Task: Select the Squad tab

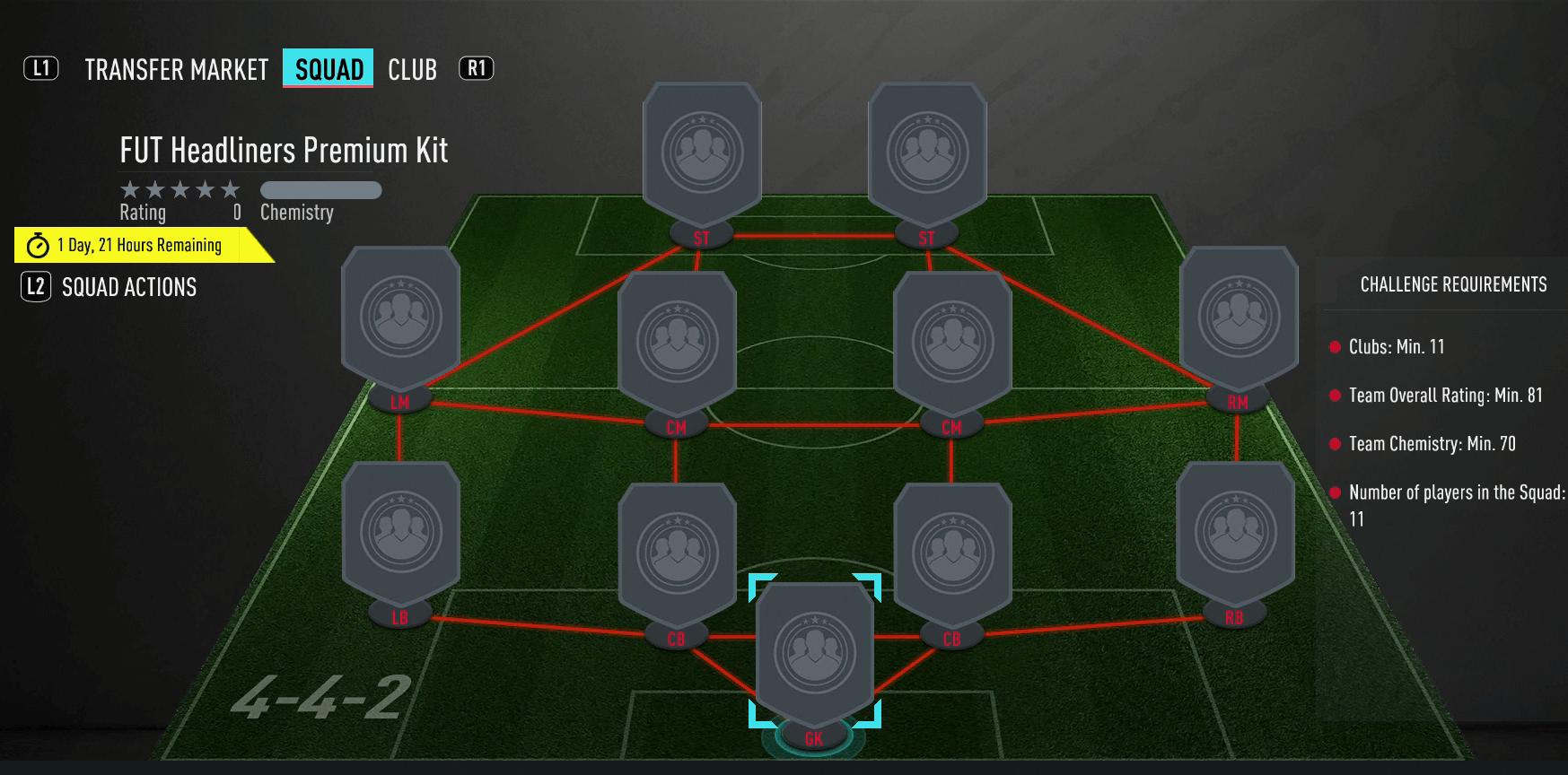Action: point(328,69)
